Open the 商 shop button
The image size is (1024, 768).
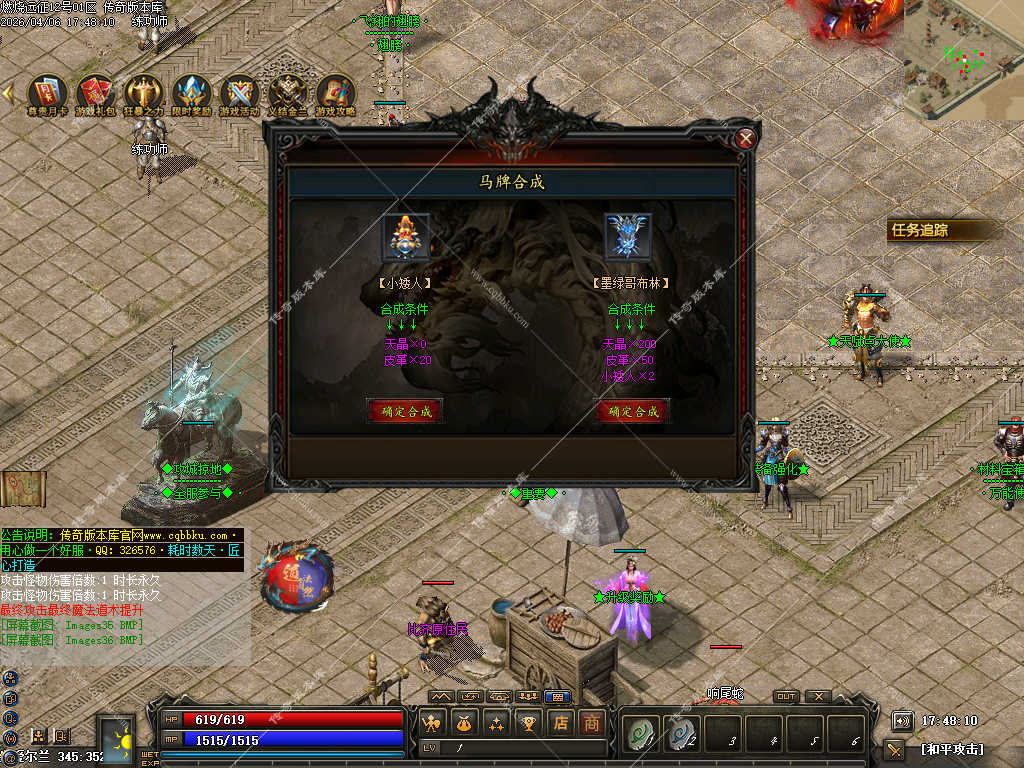click(593, 723)
